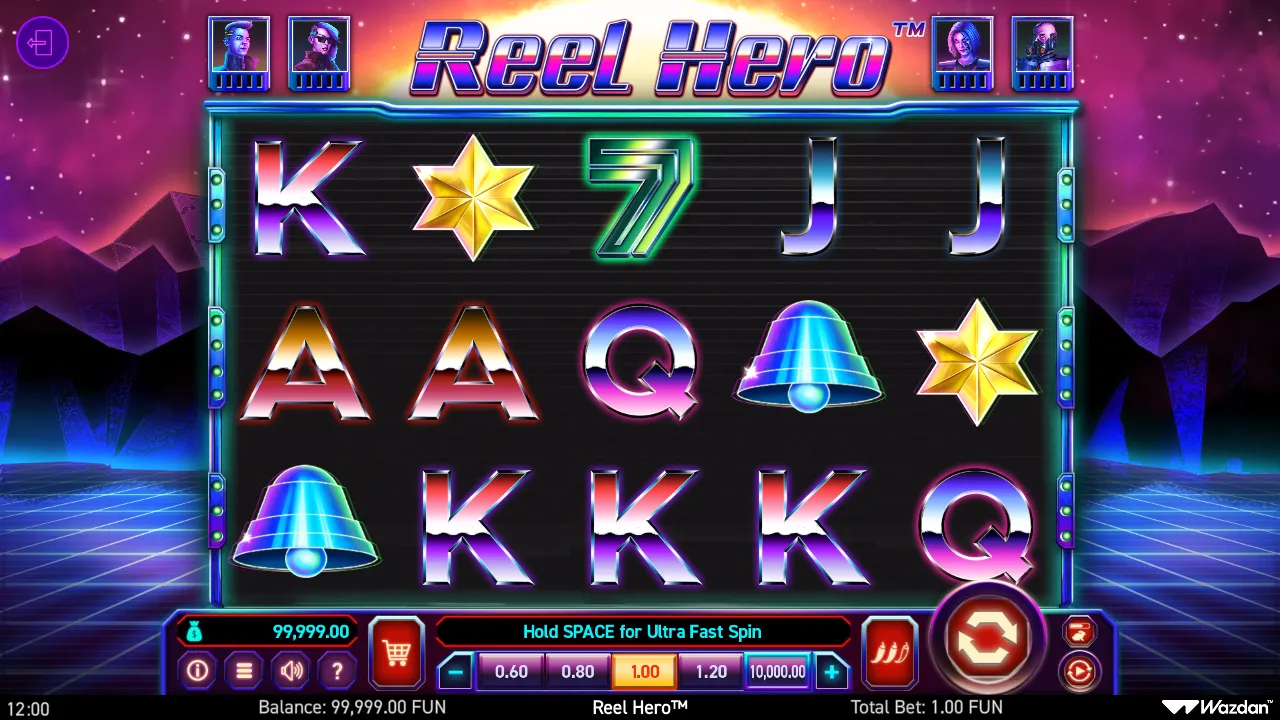Click the Wazdan logo
Image resolution: width=1280 pixels, height=720 pixels.
pyautogui.click(x=1216, y=706)
